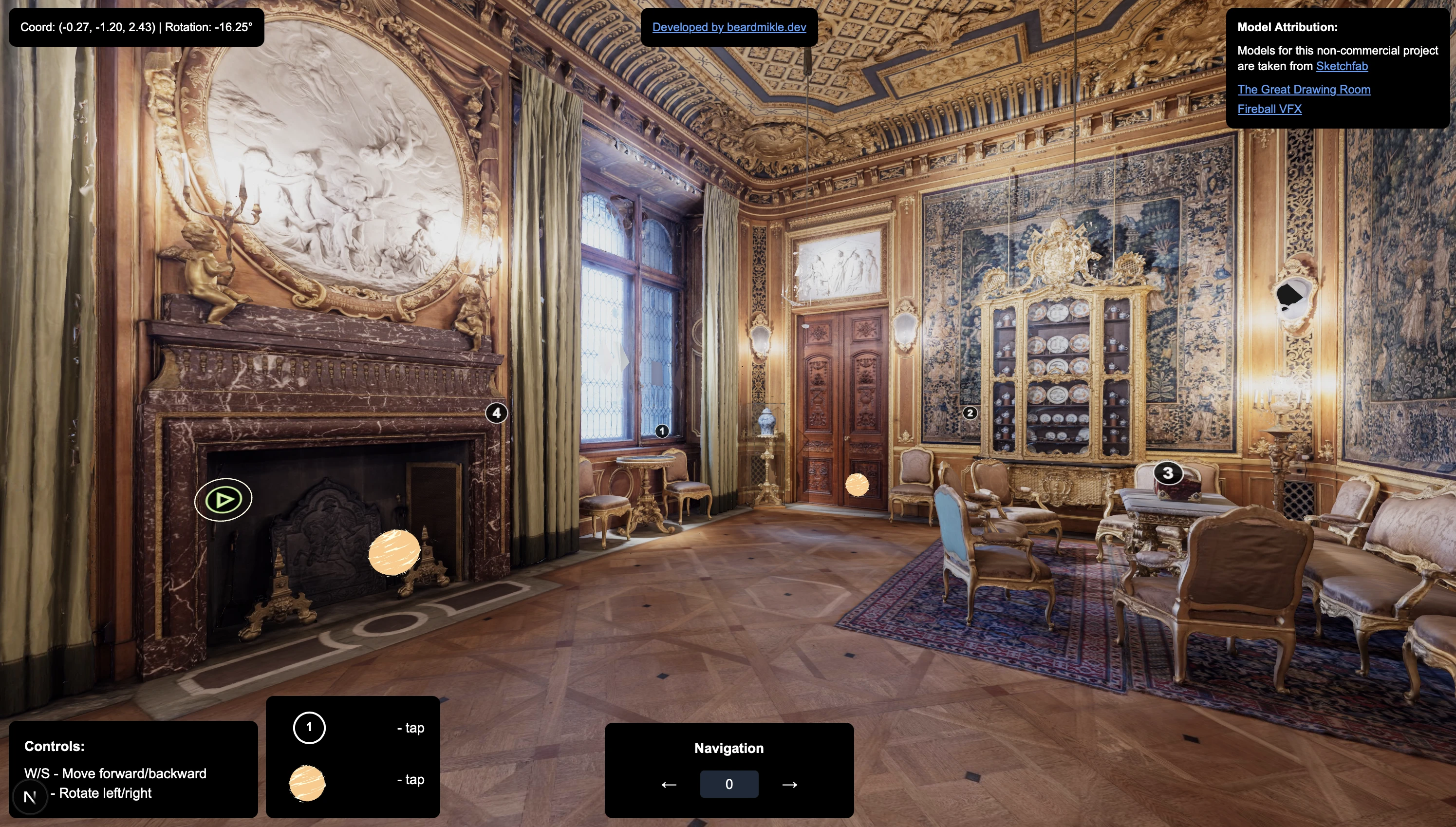This screenshot has width=1456, height=827.
Task: Click the left navigation arrow
Action: click(x=669, y=785)
